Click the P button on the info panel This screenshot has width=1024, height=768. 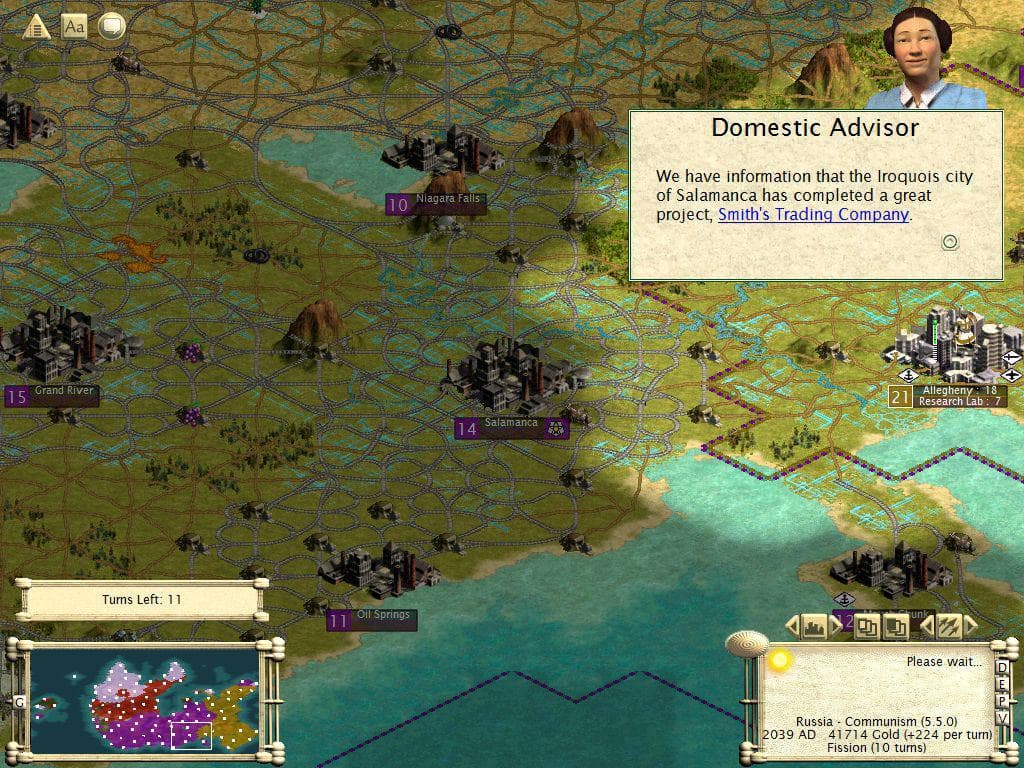1002,702
